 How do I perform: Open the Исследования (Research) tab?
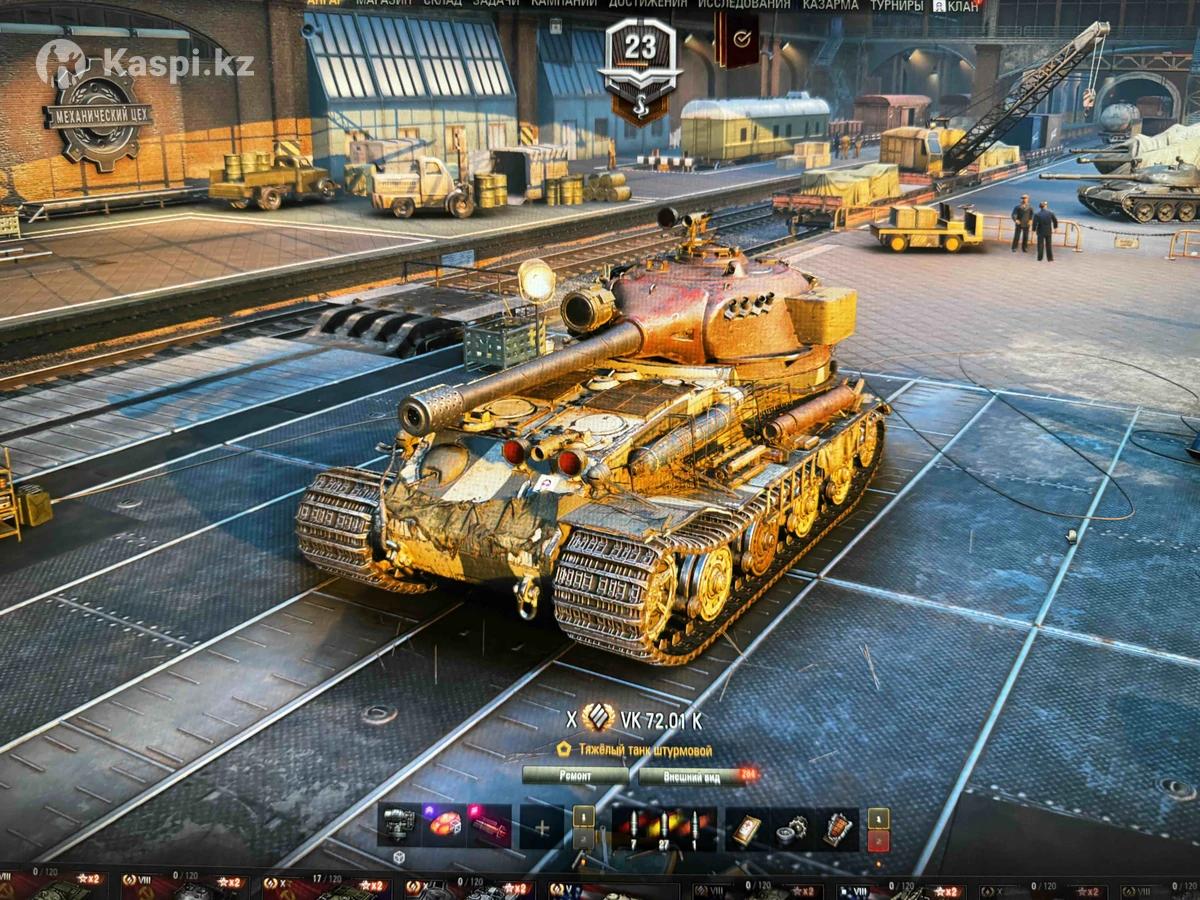744,5
